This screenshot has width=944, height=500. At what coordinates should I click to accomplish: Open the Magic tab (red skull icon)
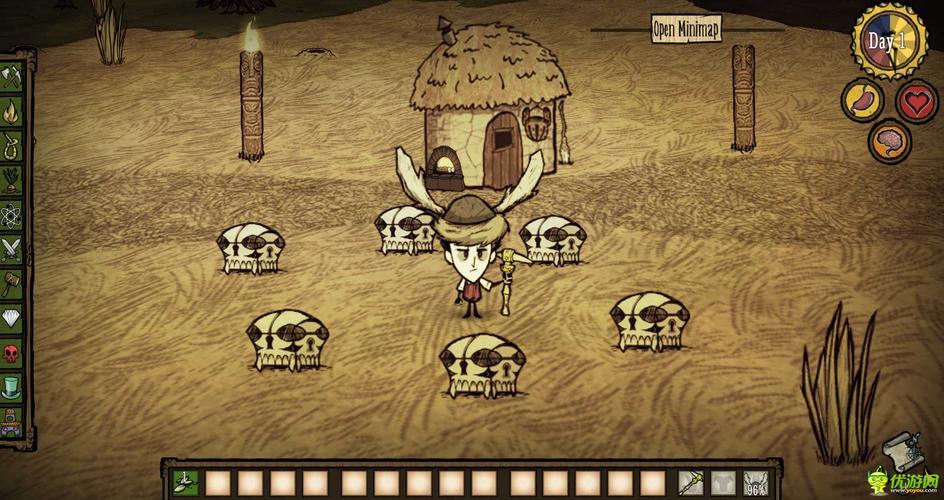click(12, 353)
